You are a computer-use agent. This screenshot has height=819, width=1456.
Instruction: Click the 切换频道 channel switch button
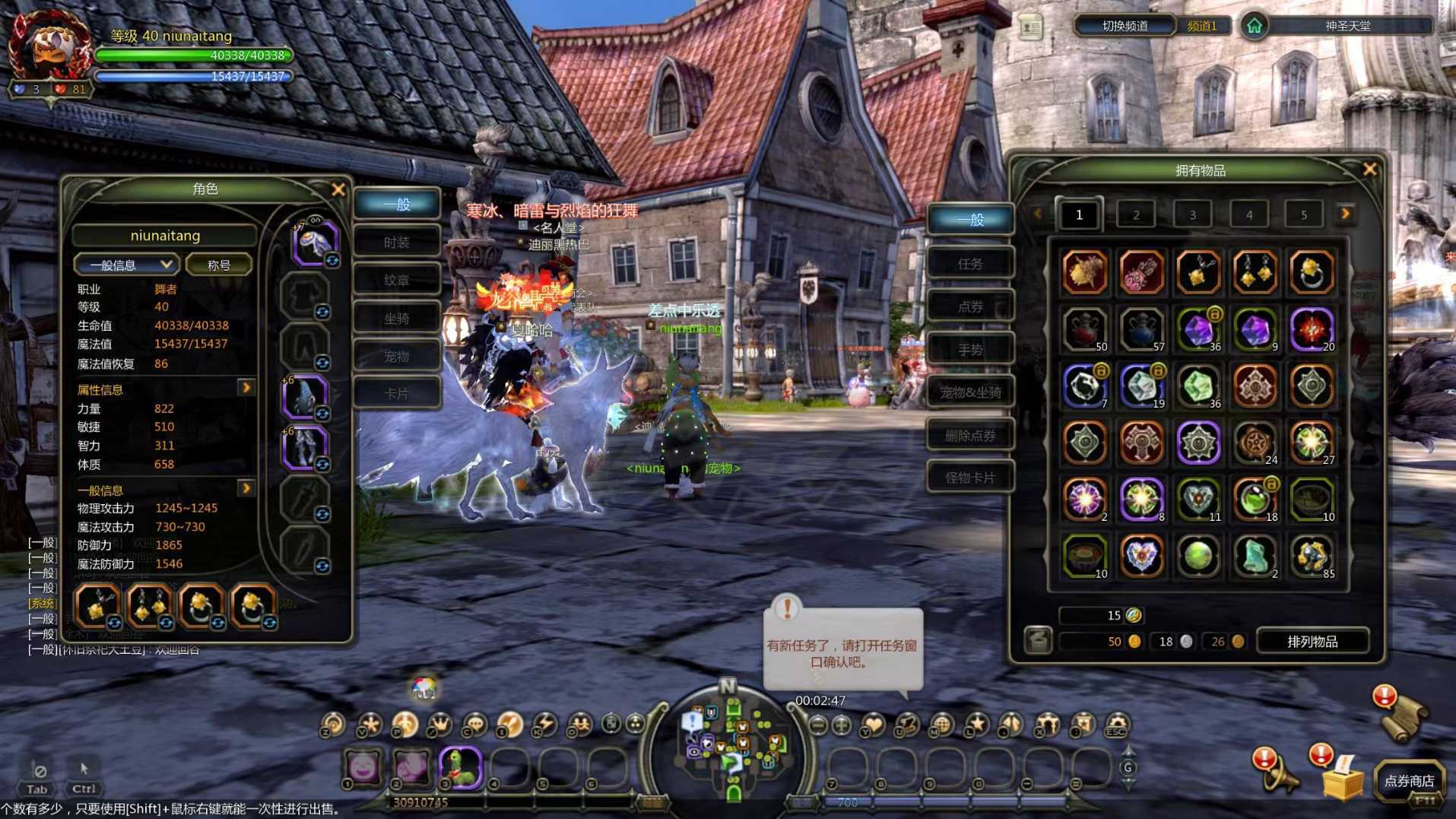pyautogui.click(x=1125, y=26)
